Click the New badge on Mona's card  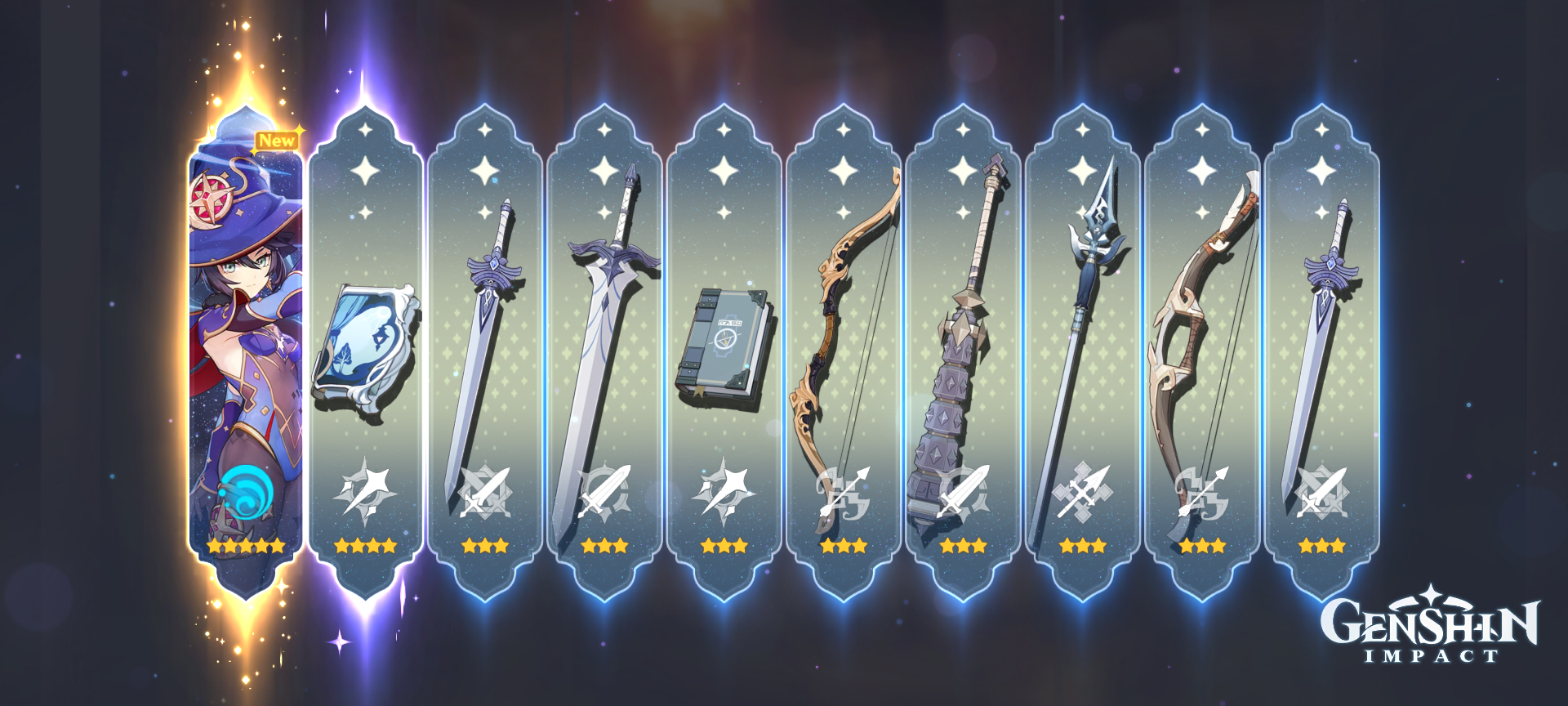pos(278,140)
